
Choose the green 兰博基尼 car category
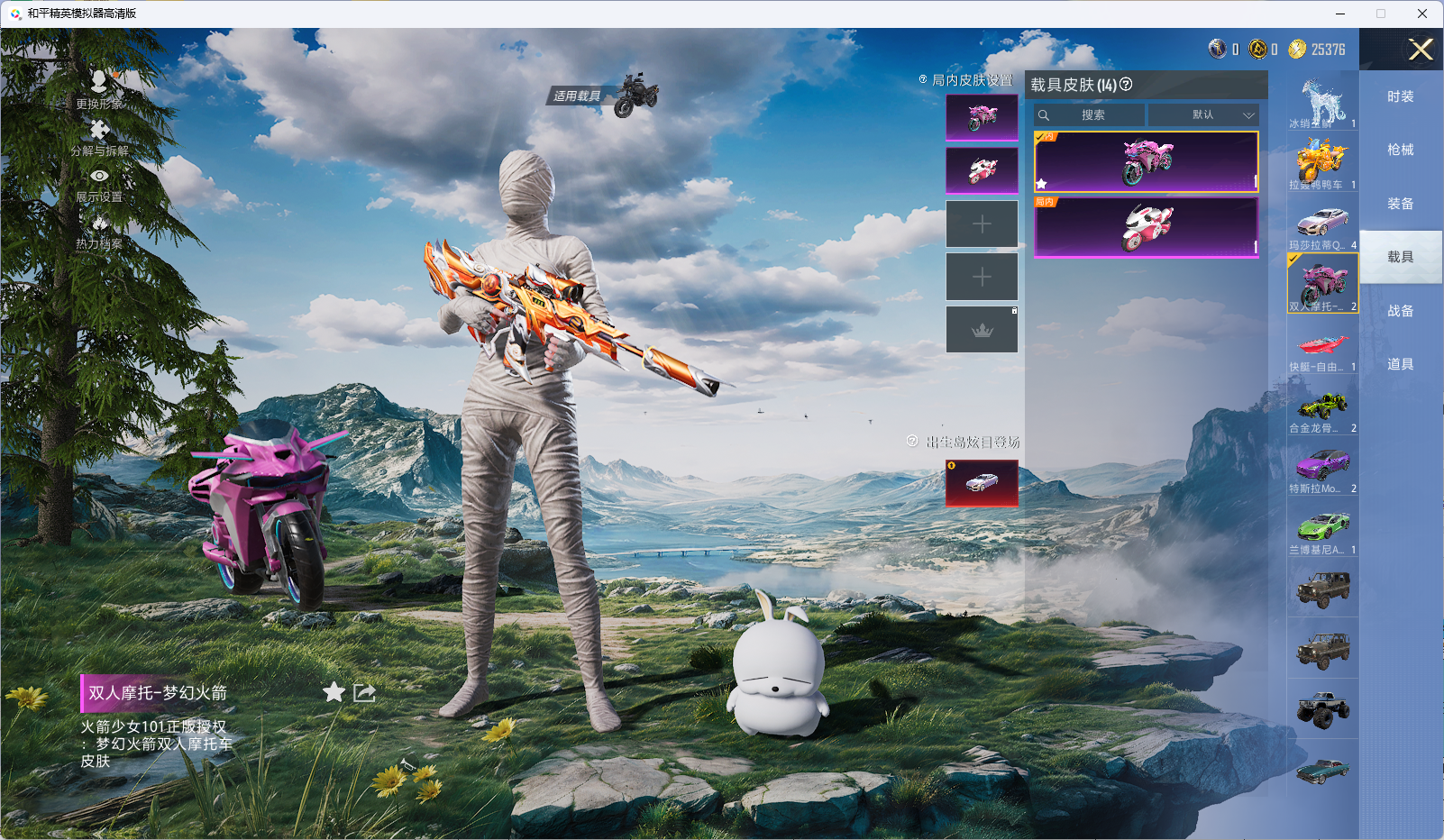coord(1322,529)
